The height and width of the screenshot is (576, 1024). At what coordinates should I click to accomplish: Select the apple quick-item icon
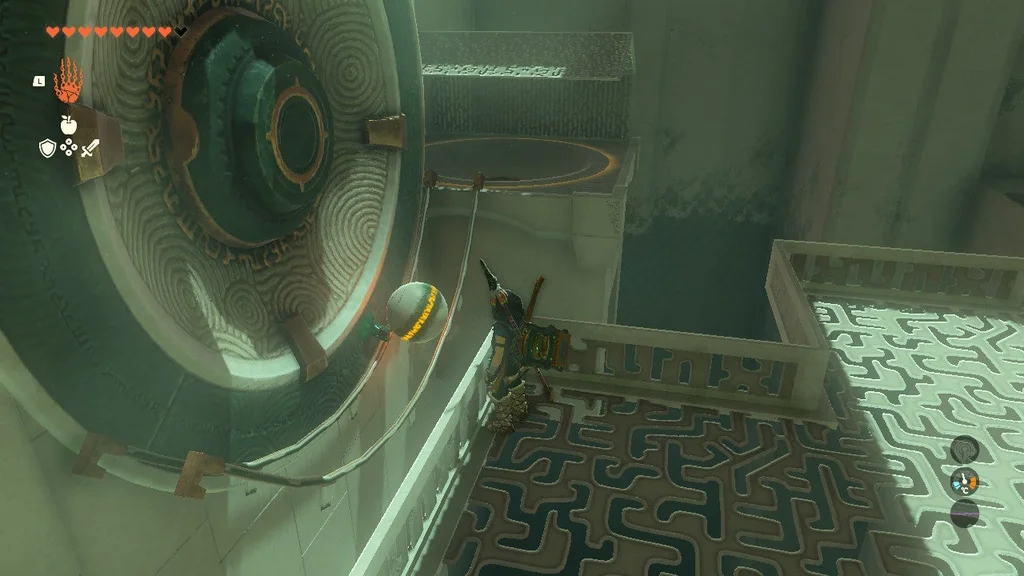point(68,125)
